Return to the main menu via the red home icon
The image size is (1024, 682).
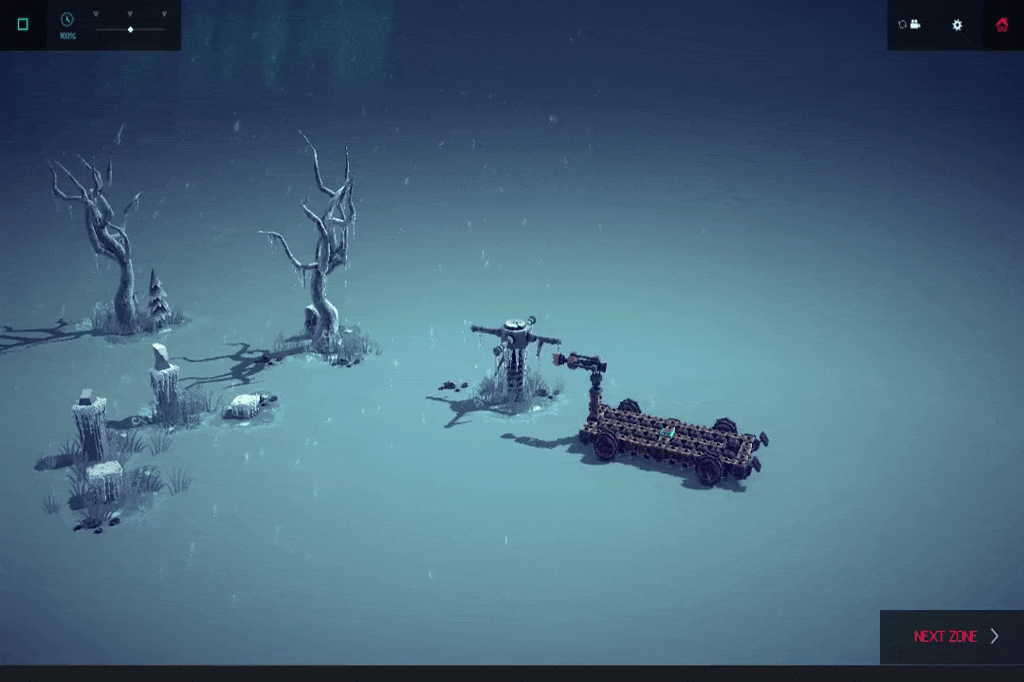point(1002,25)
